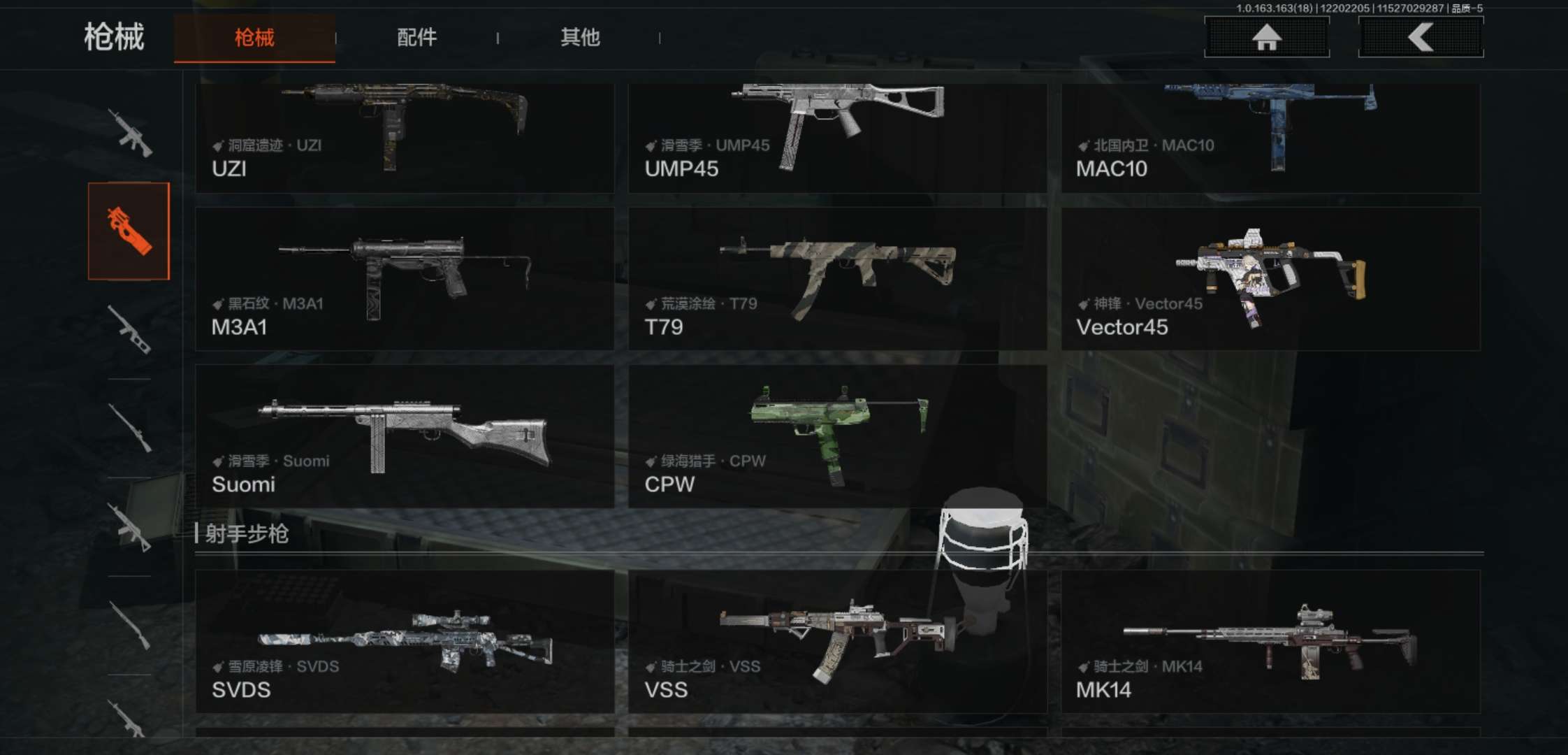Choose the green CPW weapon card
The image size is (1568, 755).
coord(837,436)
